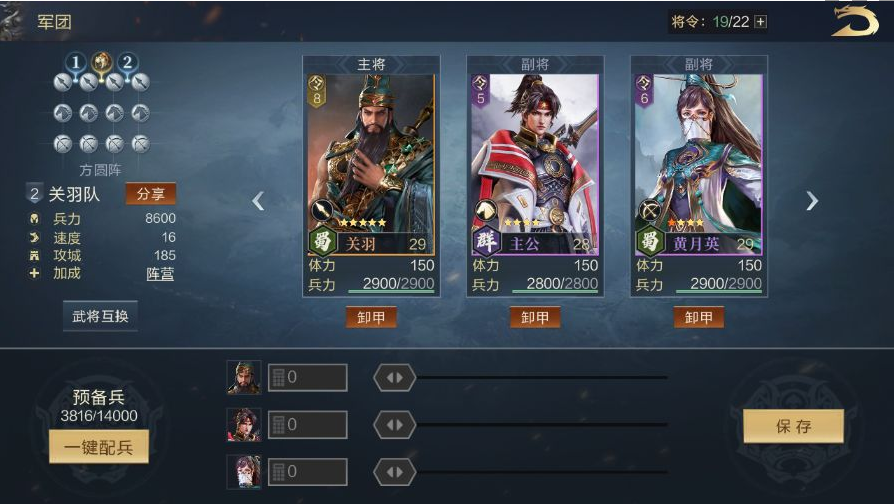This screenshot has width=894, height=504.
Task: Go to previous army with left arrow
Action: 258,201
